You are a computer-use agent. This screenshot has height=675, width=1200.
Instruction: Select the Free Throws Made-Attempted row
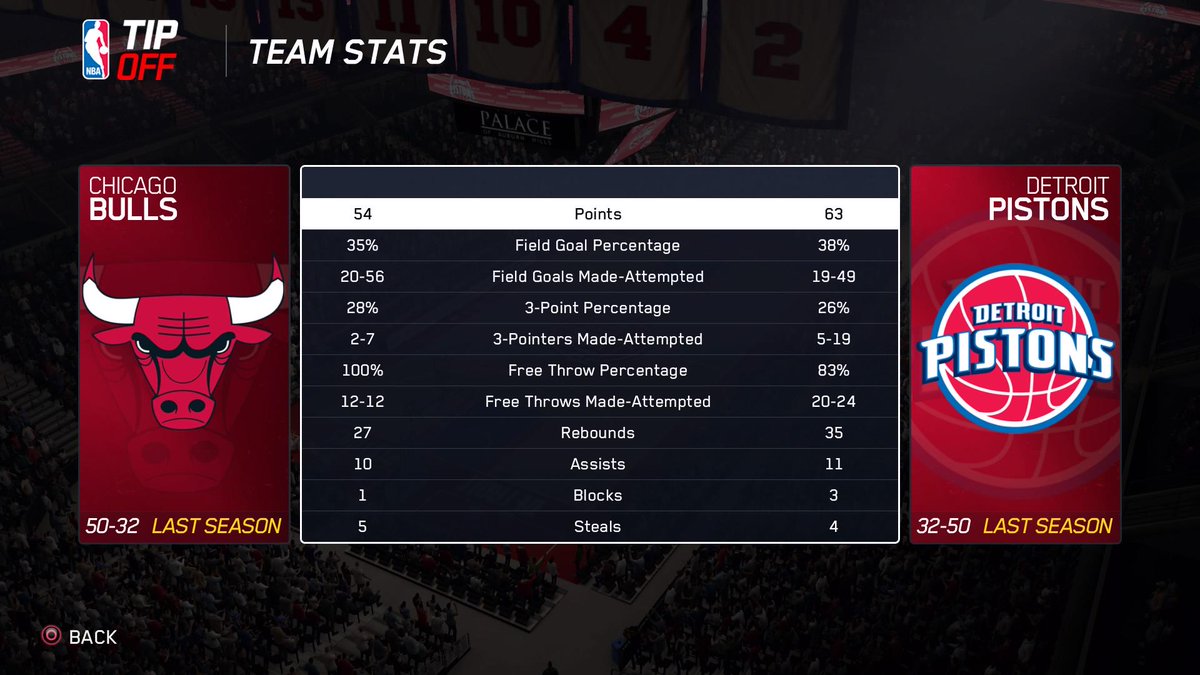tap(598, 402)
